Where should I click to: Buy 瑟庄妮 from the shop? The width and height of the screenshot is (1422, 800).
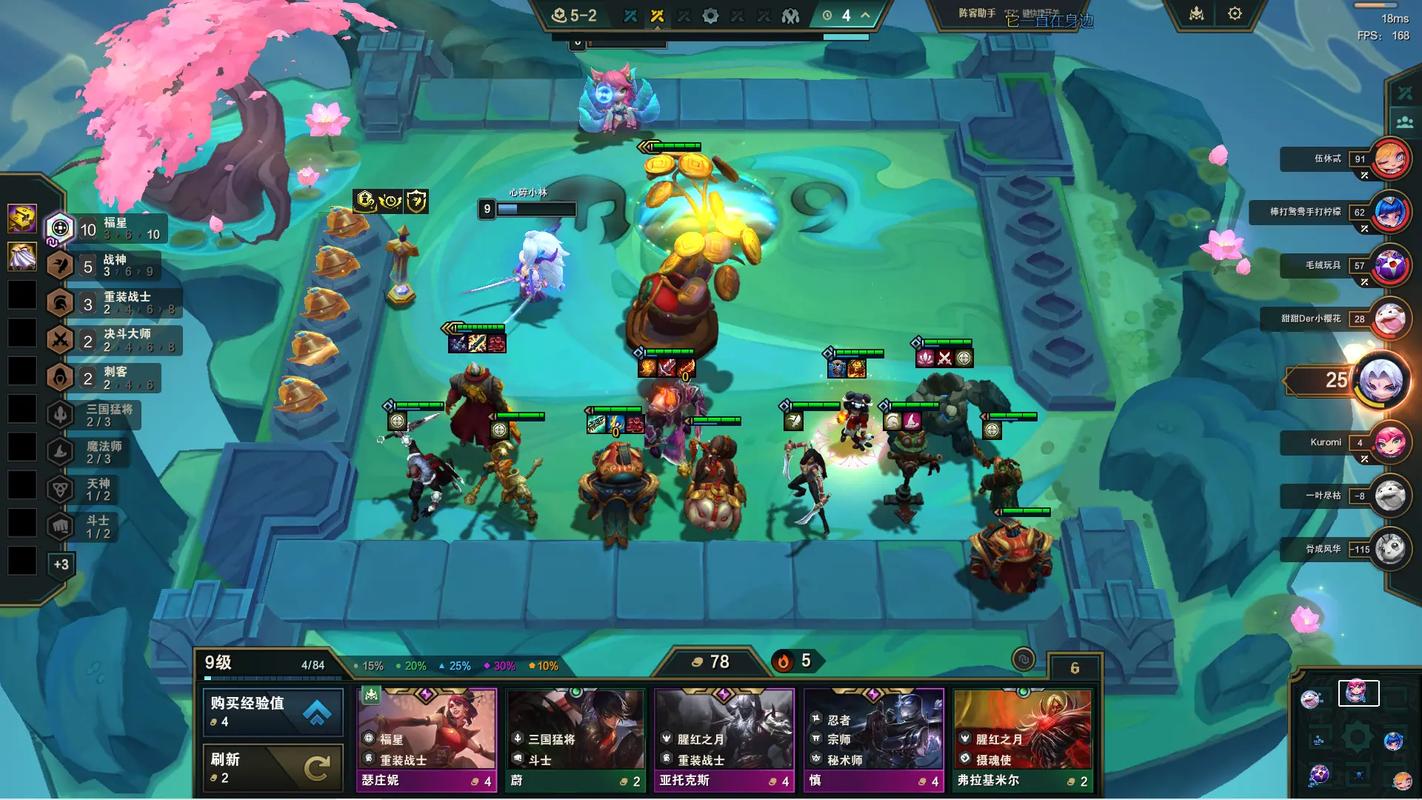tap(427, 740)
